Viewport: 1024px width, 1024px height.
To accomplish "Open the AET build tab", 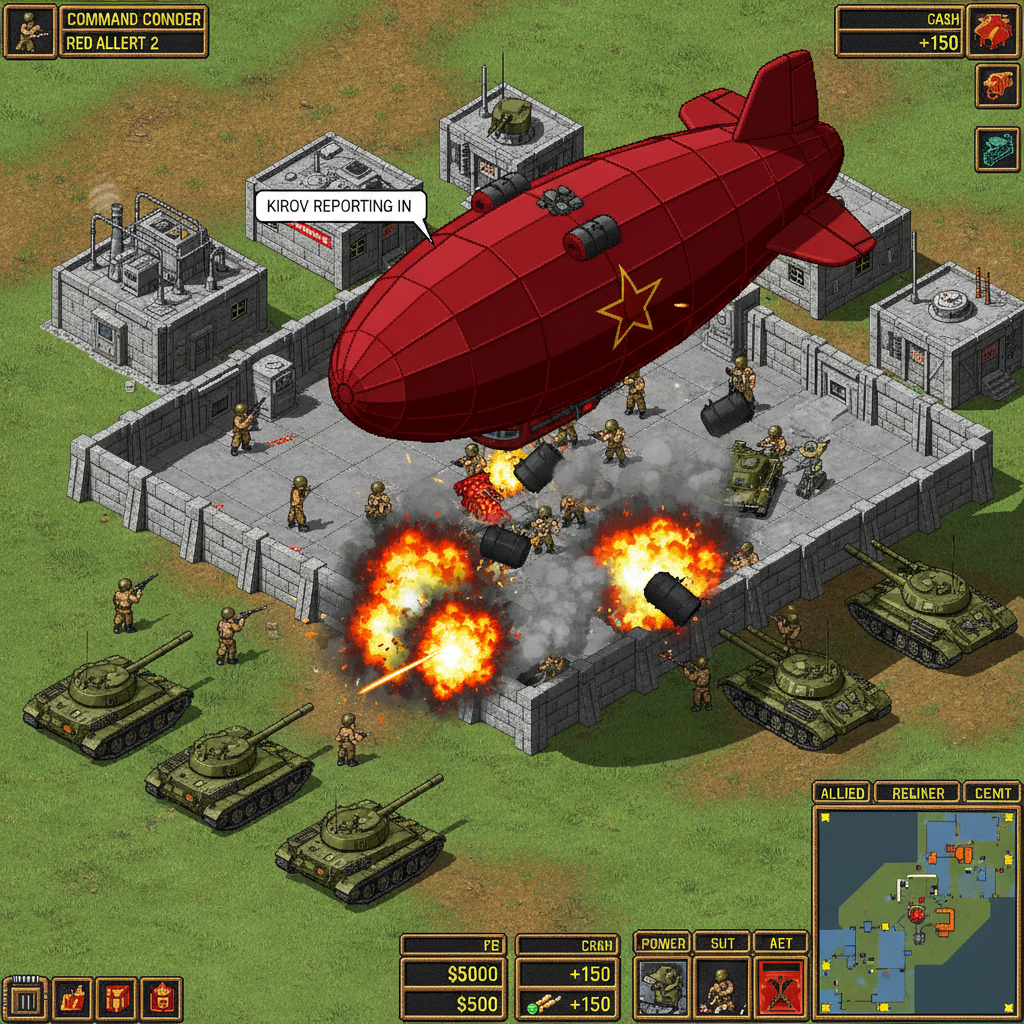I will (780, 943).
